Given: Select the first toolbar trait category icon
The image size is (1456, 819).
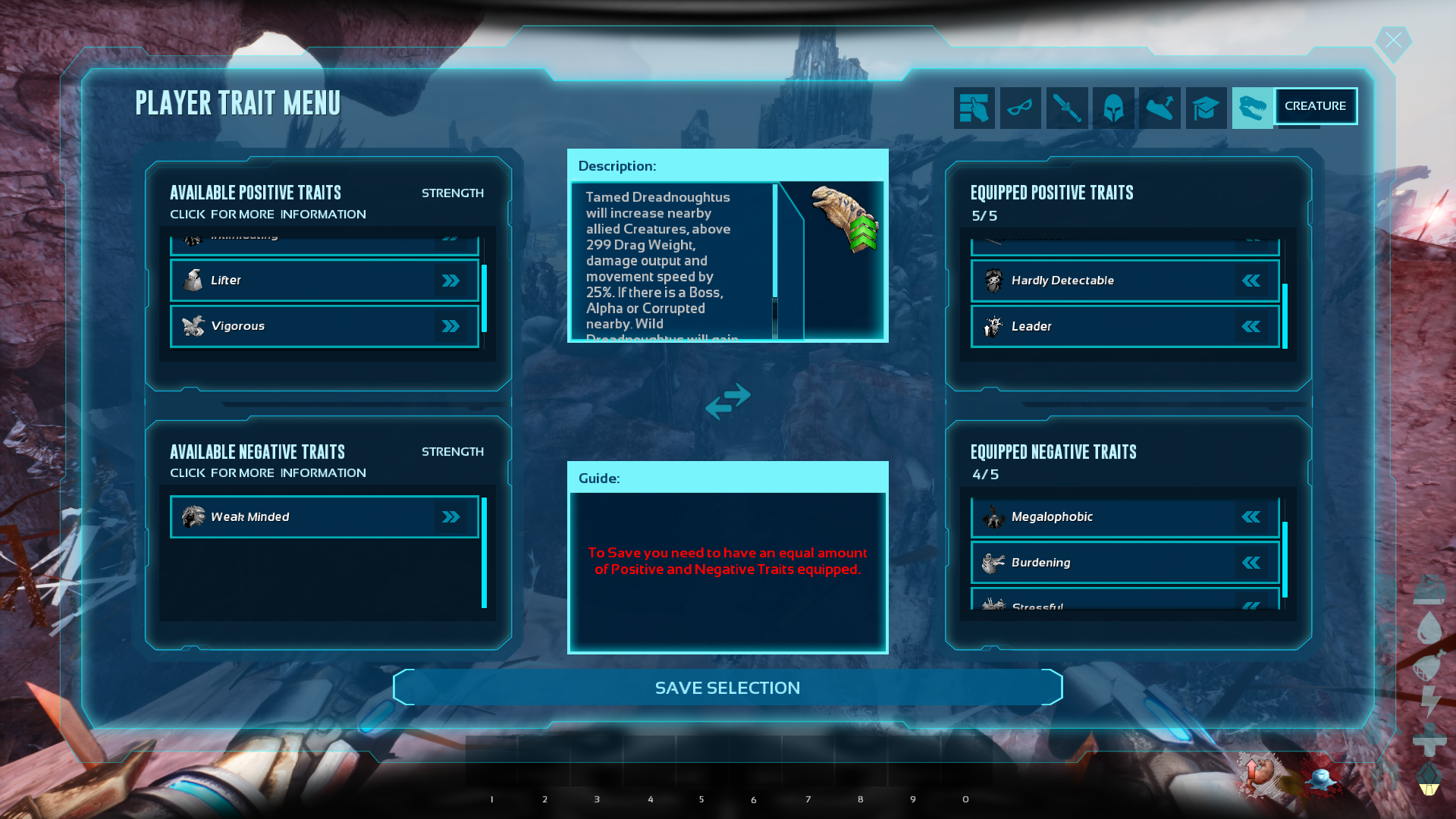Looking at the screenshot, I should click(x=974, y=107).
